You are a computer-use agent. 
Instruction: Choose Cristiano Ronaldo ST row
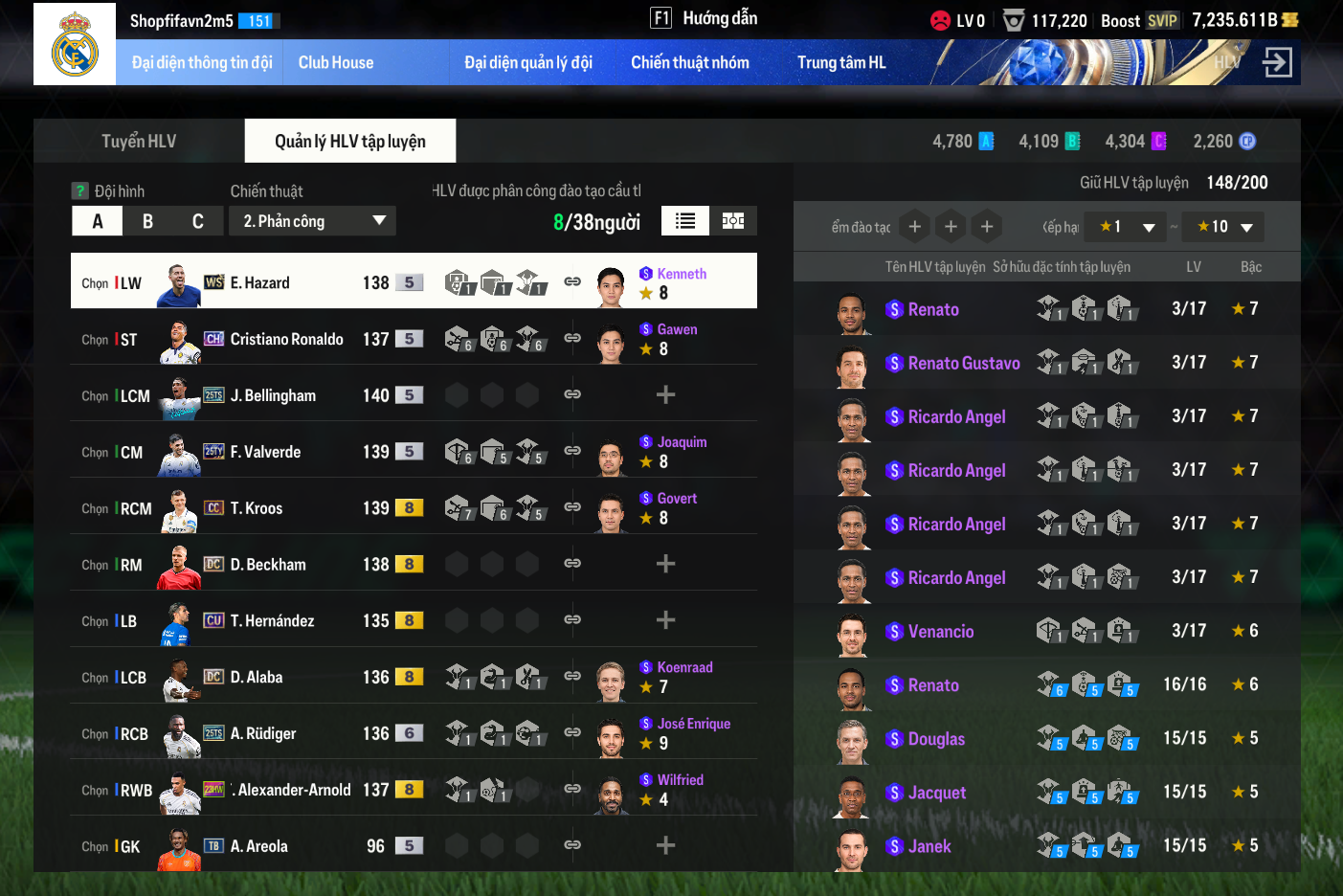286,339
